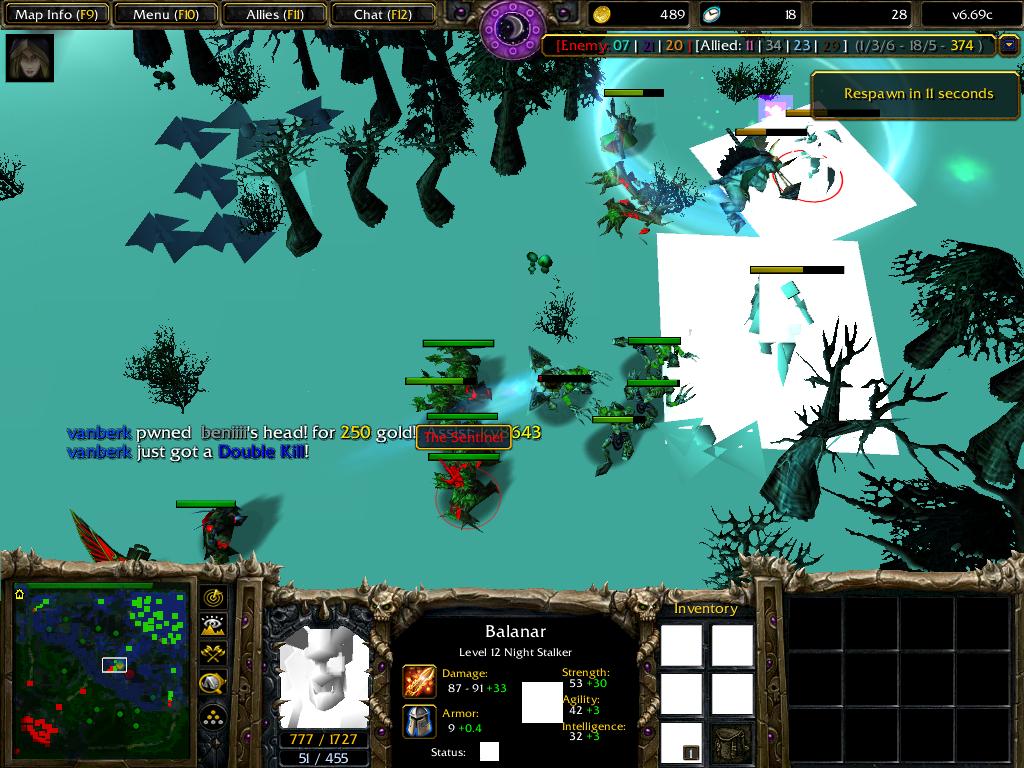Select the helmet Armor icon
1024x768 pixels.
point(419,721)
